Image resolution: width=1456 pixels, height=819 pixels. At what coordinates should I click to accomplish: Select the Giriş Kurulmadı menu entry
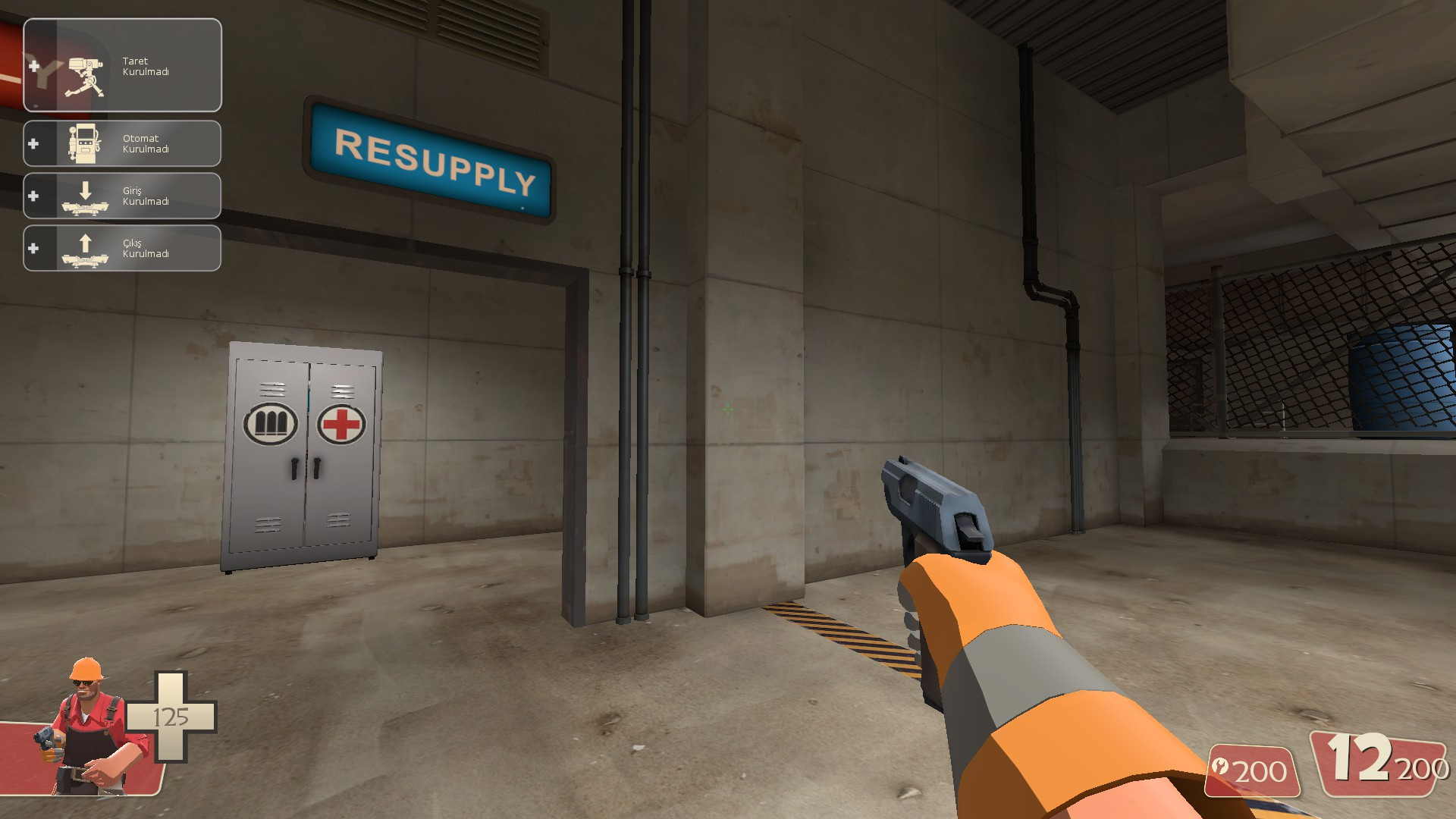(144, 196)
